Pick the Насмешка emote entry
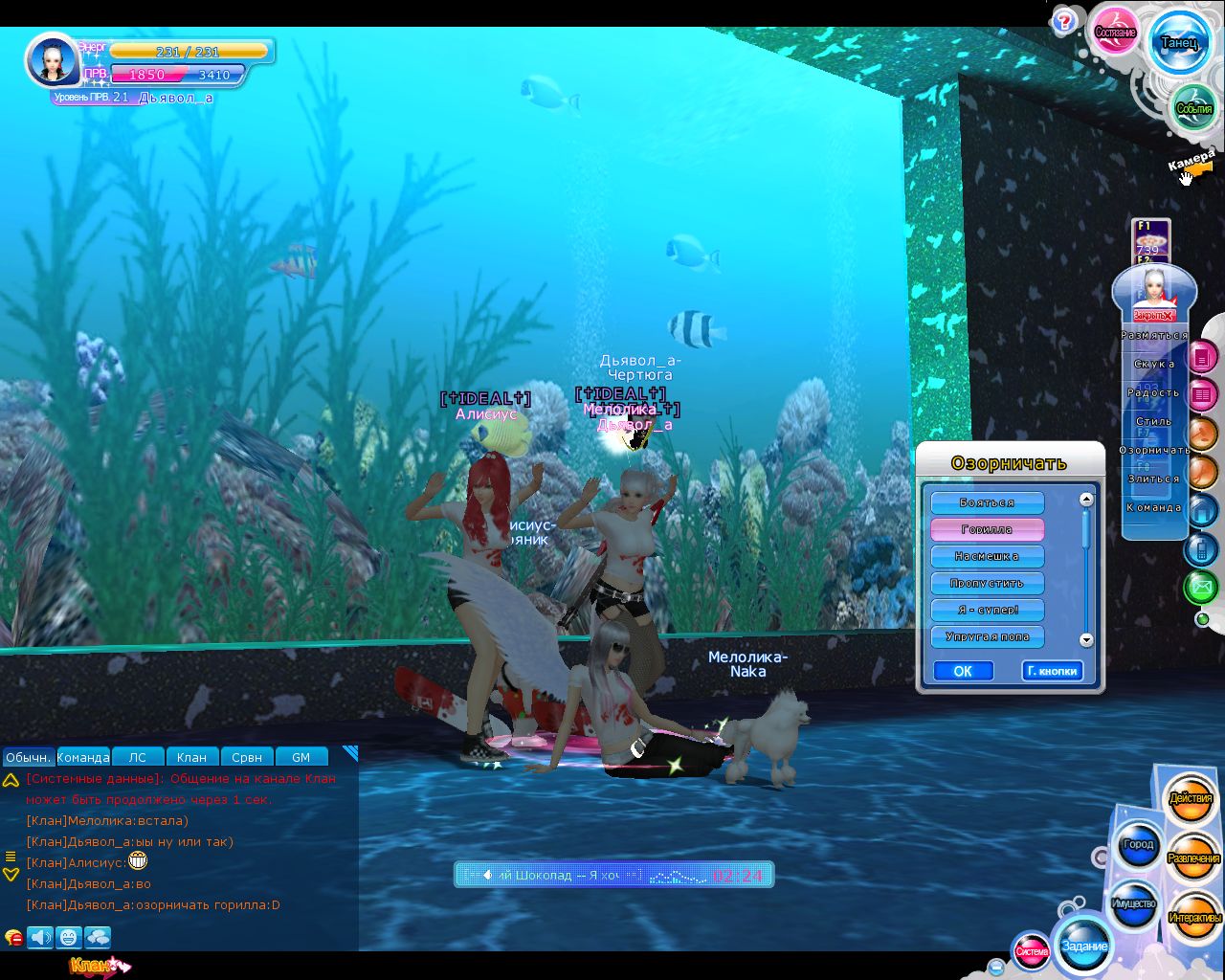 coord(987,556)
